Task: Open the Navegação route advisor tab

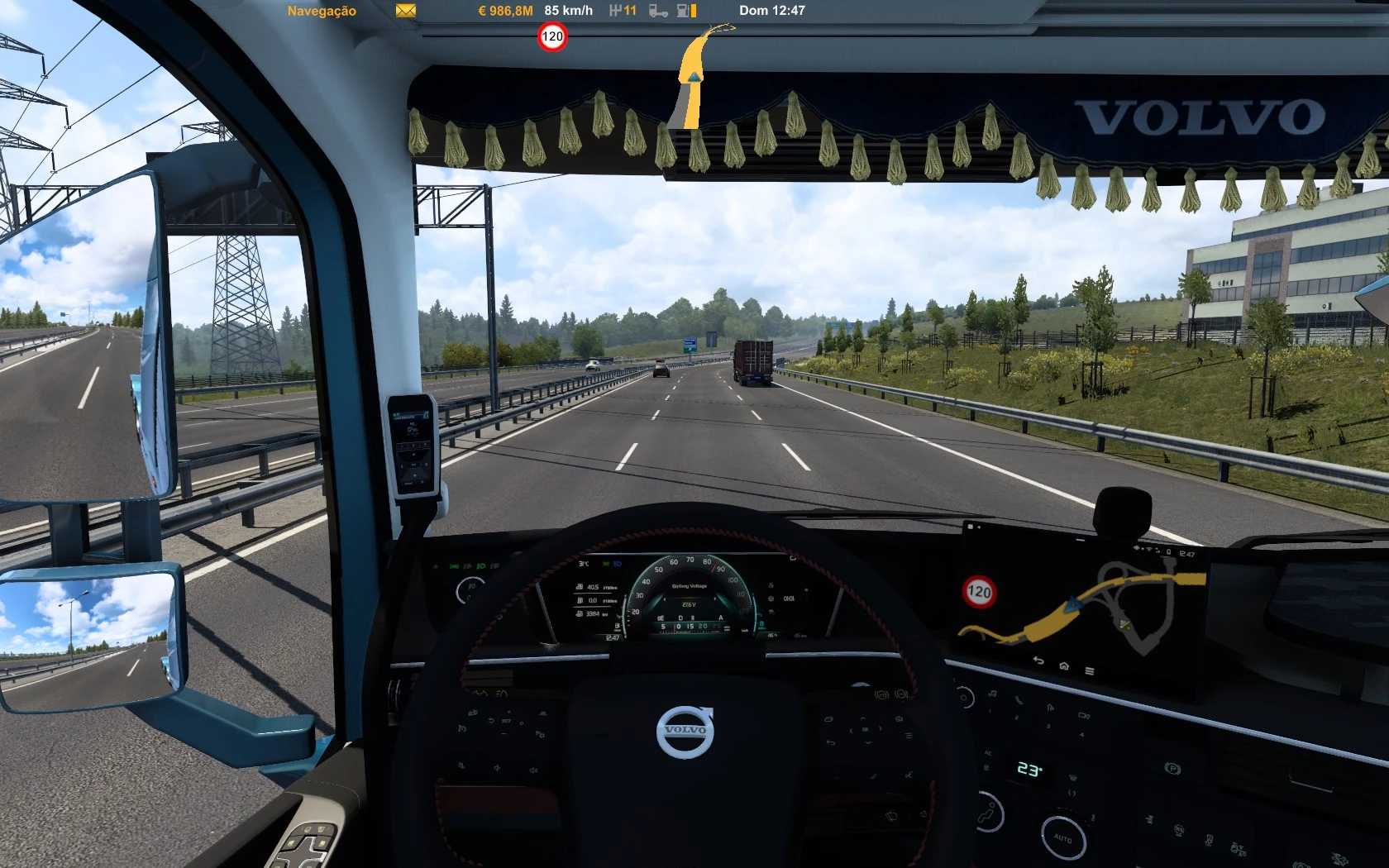Action: [322, 11]
